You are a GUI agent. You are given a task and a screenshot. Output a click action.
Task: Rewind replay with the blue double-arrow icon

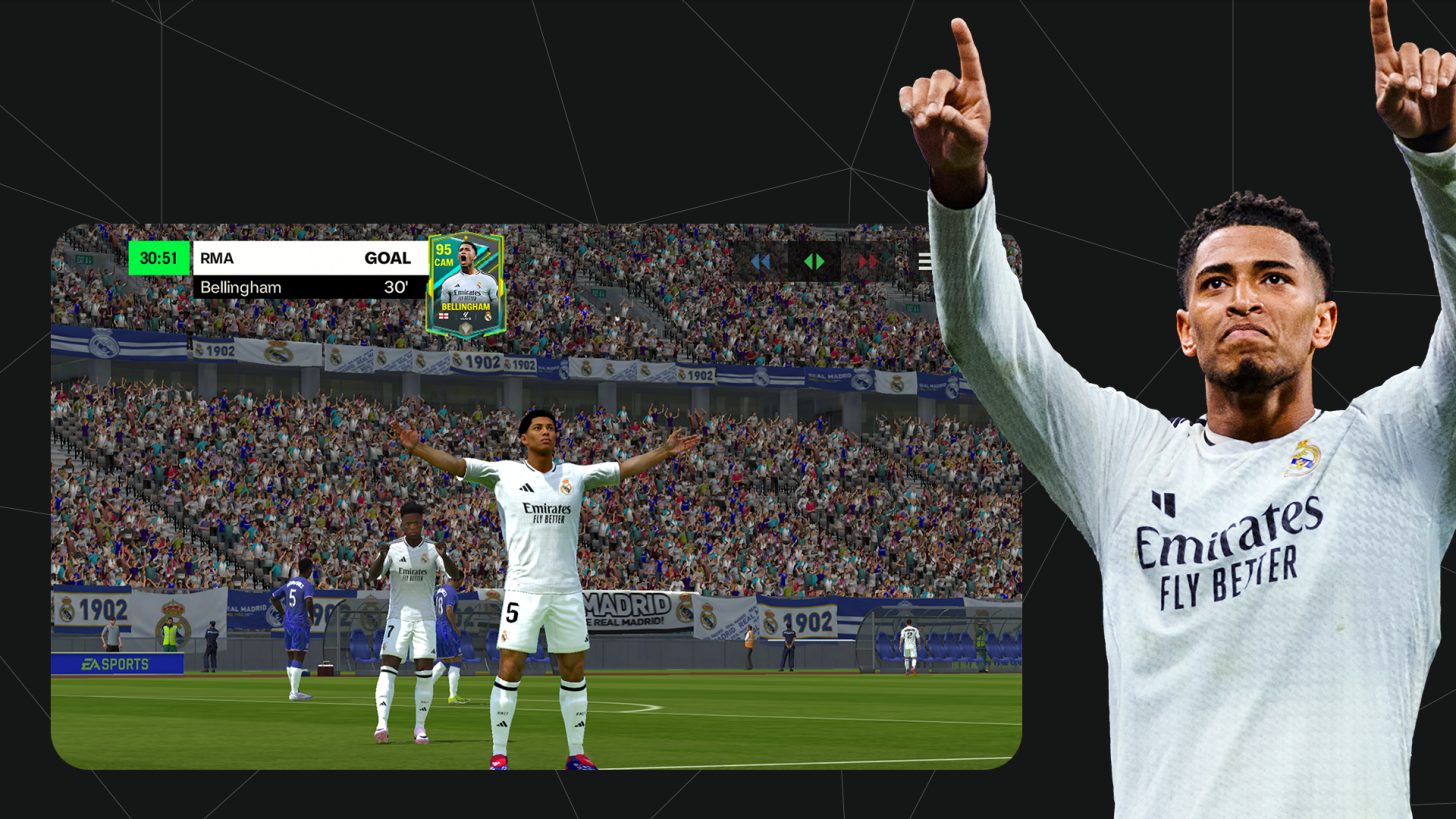pyautogui.click(x=762, y=261)
